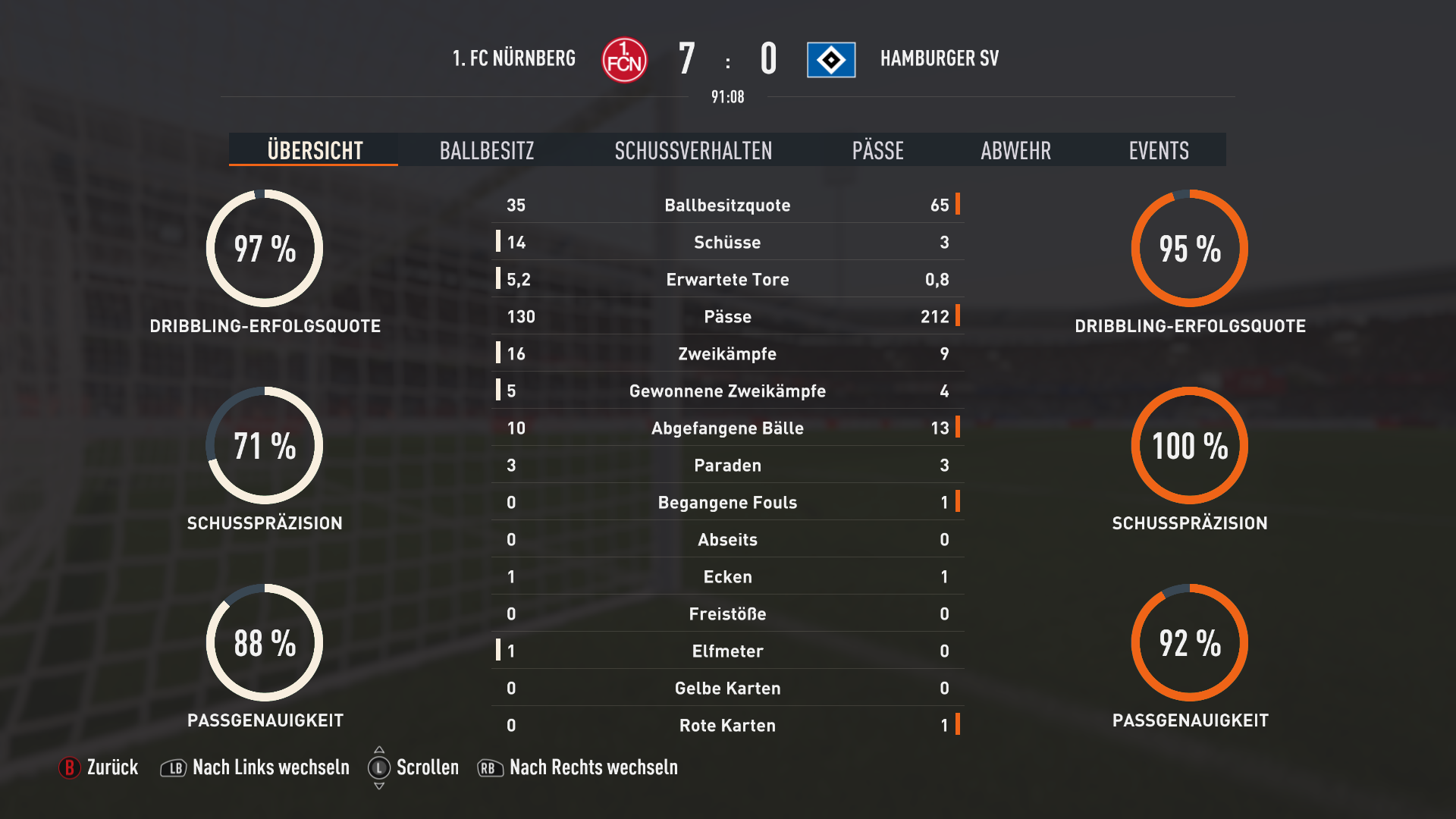Click the Zurück back option
Image resolution: width=1456 pixels, height=819 pixels.
point(99,767)
